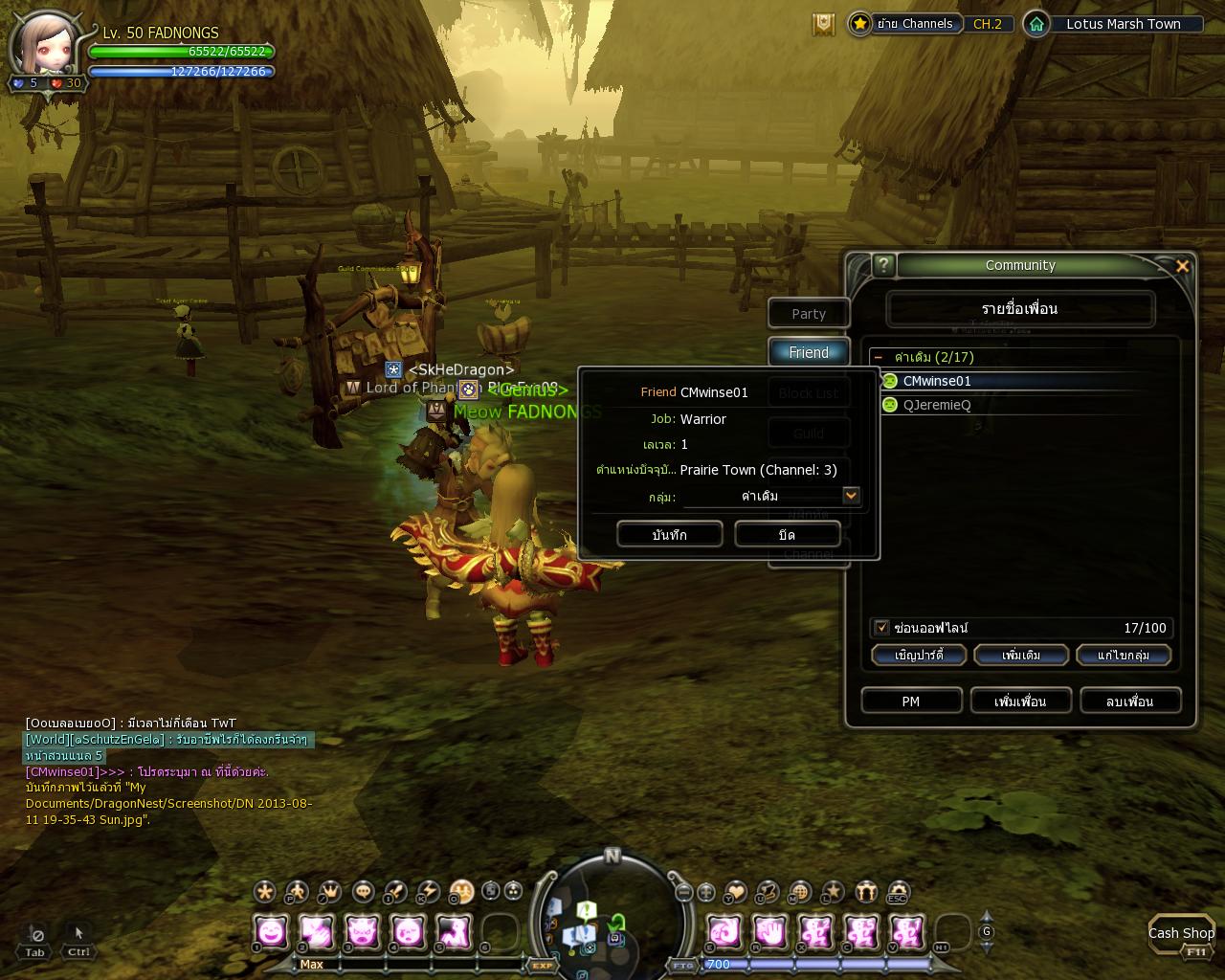
Task: Switch to the Party tab
Action: click(x=809, y=314)
